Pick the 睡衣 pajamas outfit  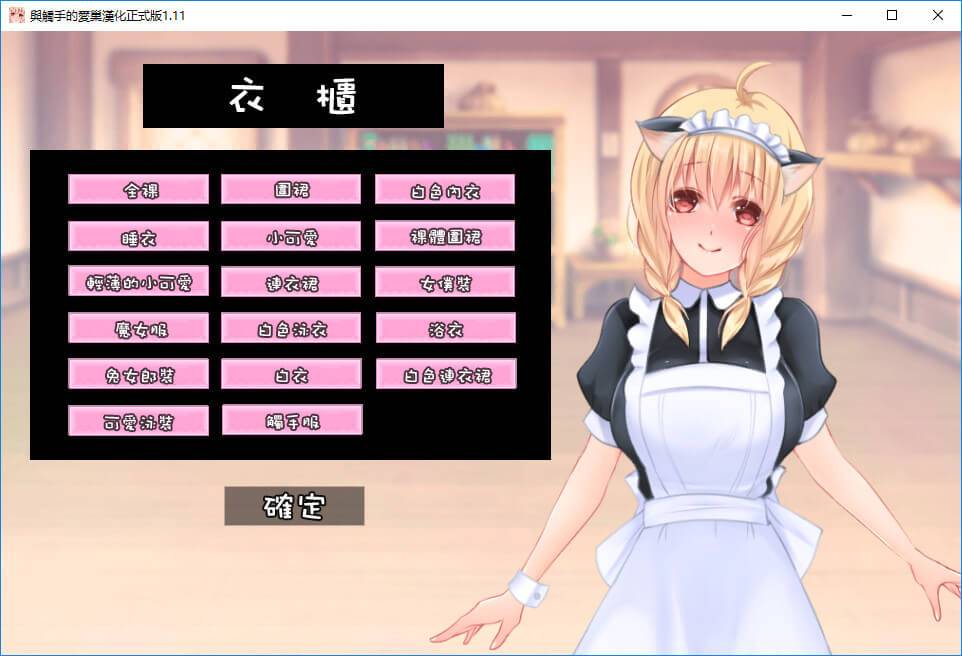click(x=138, y=236)
